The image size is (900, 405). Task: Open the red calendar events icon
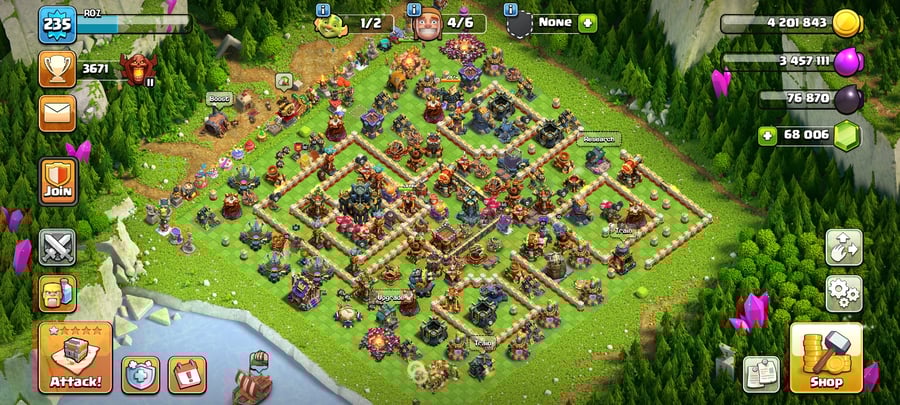click(x=187, y=374)
